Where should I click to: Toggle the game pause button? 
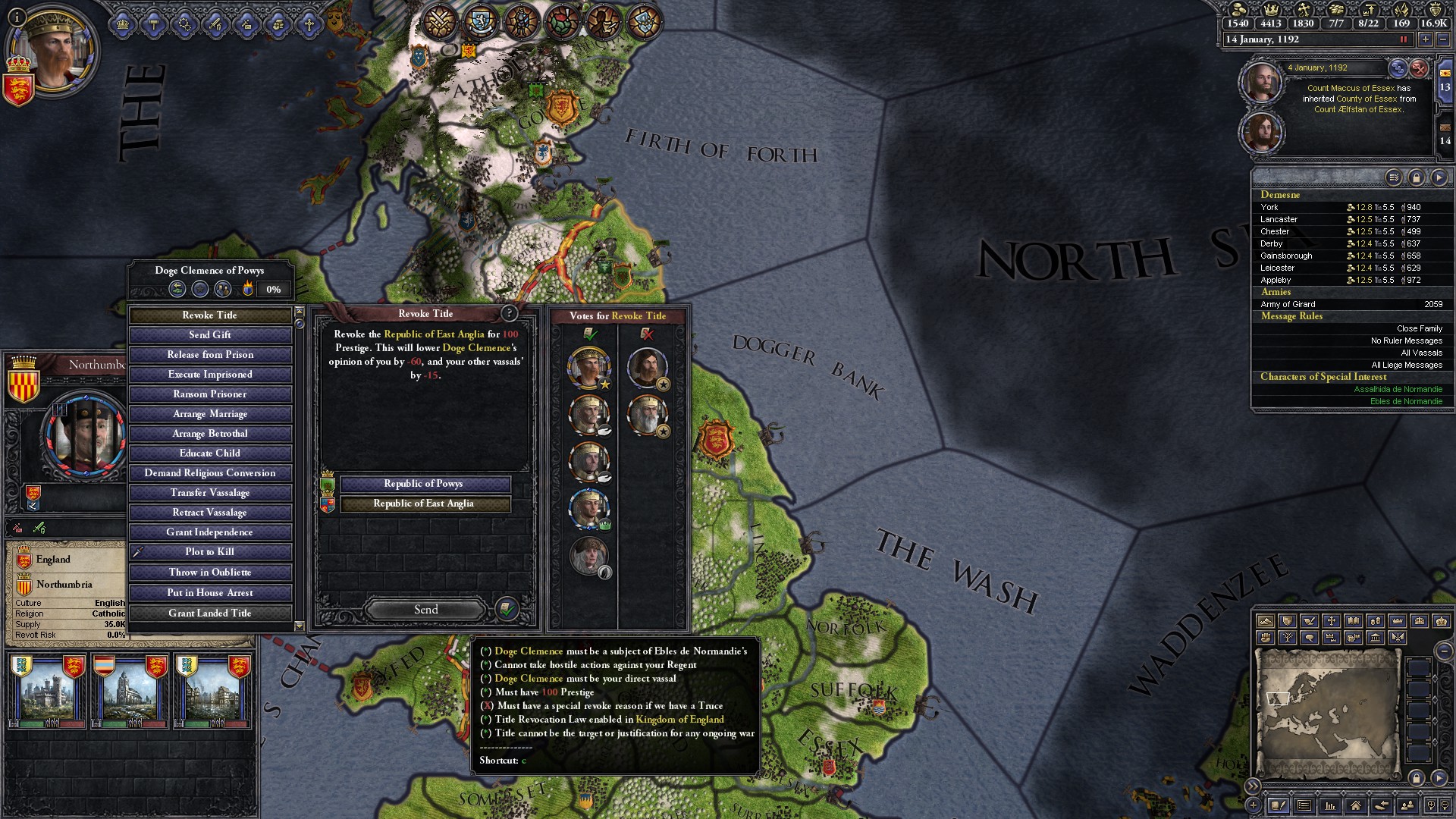(1403, 39)
